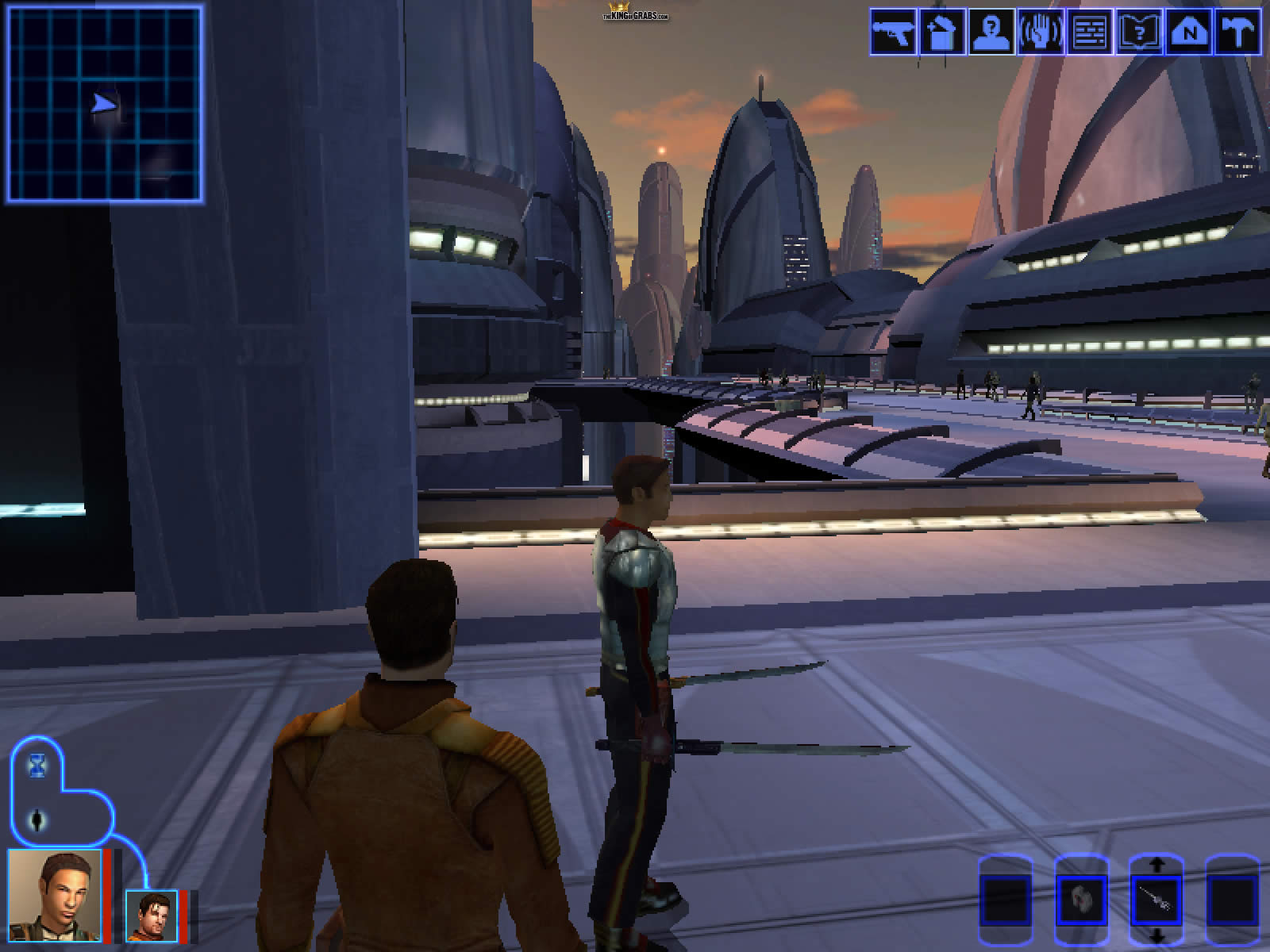The height and width of the screenshot is (952, 1270).
Task: Open the Equip screen blaster icon
Action: [893, 32]
